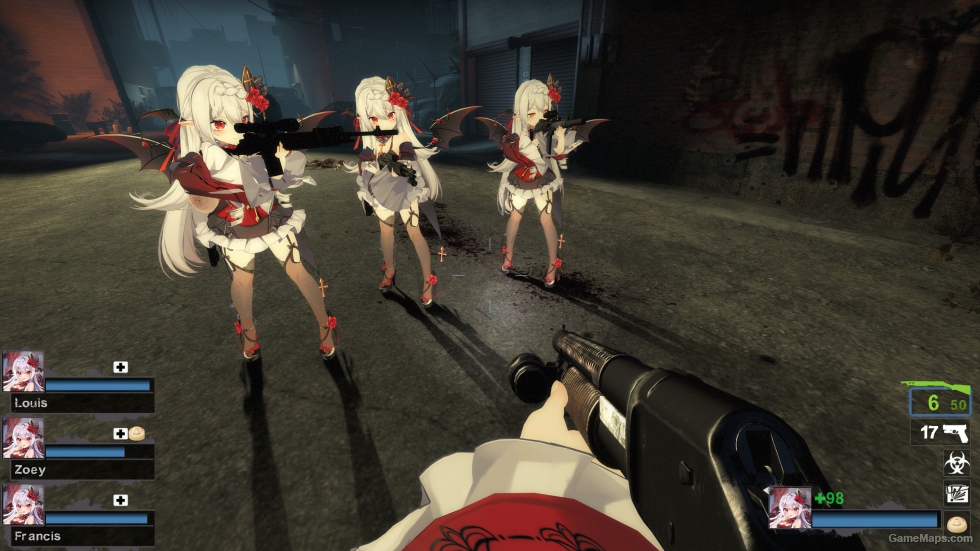Select the biohazard bile bomb slot

click(x=956, y=462)
